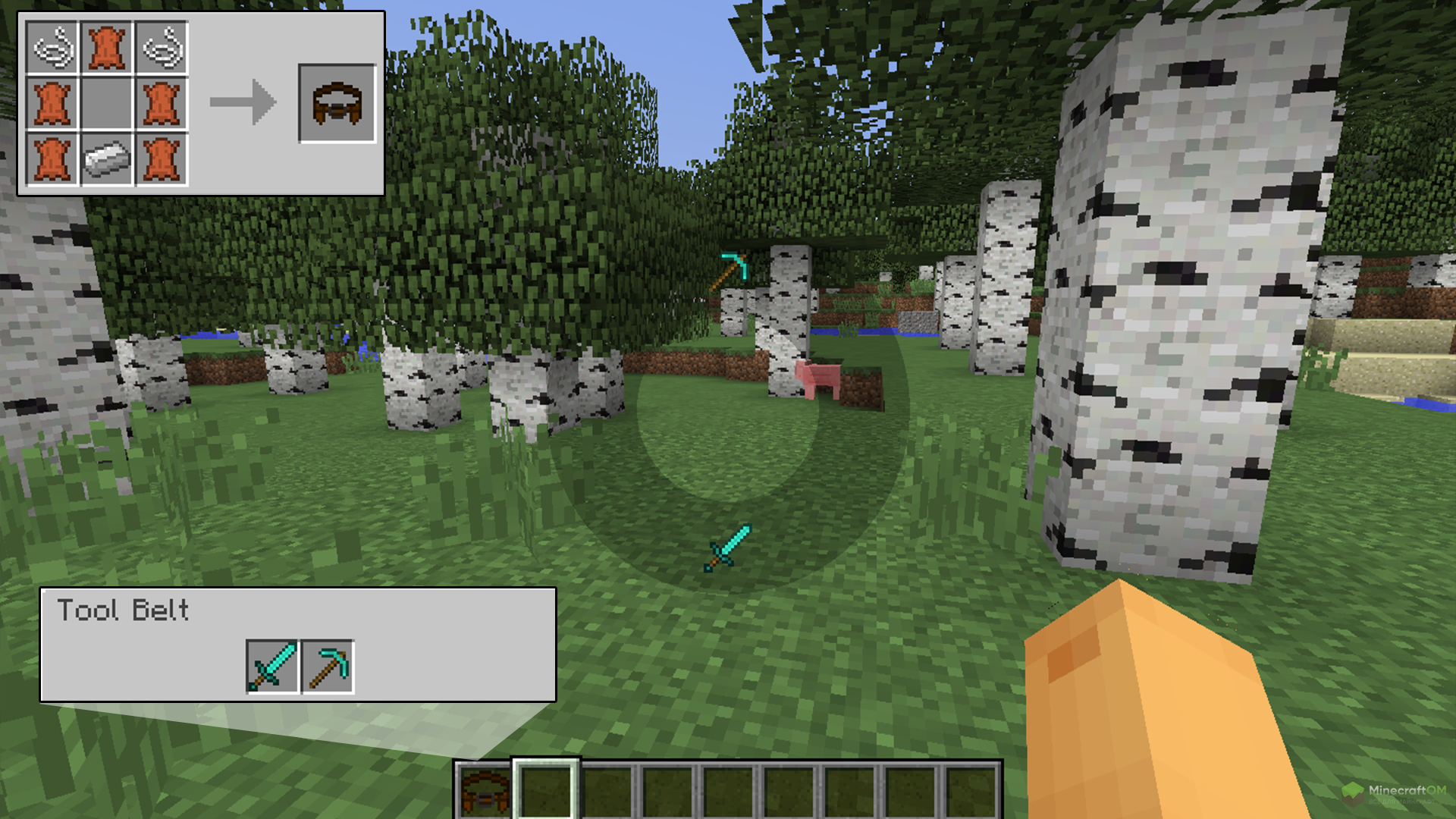Click the highlighted empty hotbar slot
The image size is (1456, 819).
tap(546, 790)
